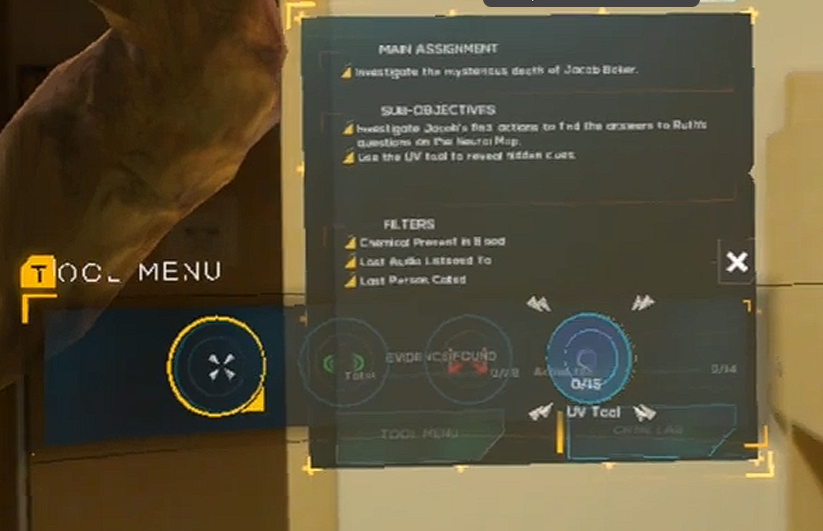Screen dimensions: 823x531
Task: Close the assignment panel with the X
Action: (x=737, y=263)
